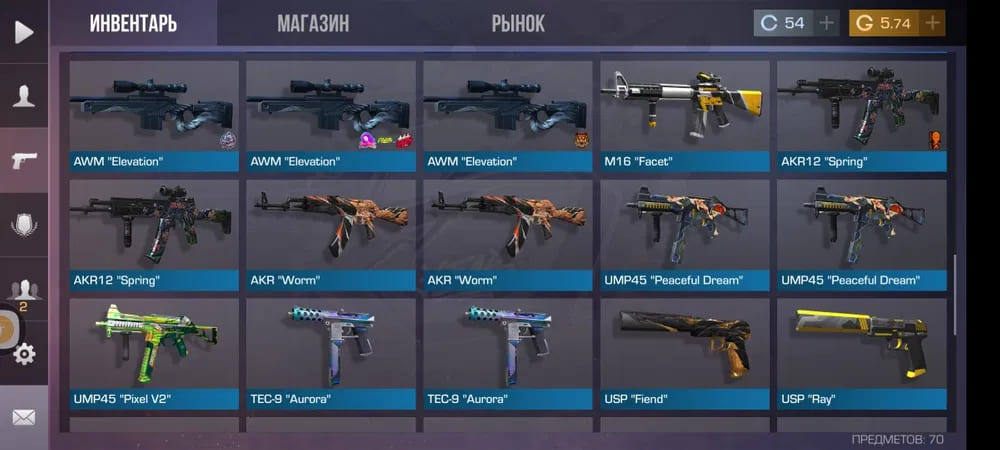
Task: Open the mail envelope inbox
Action: tap(23, 417)
